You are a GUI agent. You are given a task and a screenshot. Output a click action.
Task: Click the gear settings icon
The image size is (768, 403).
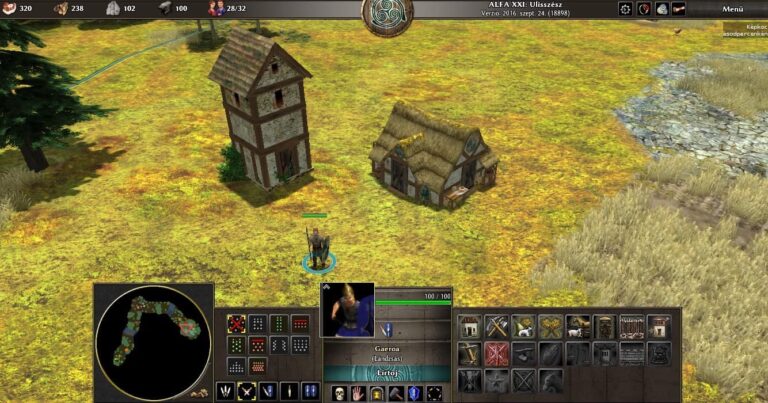626,9
